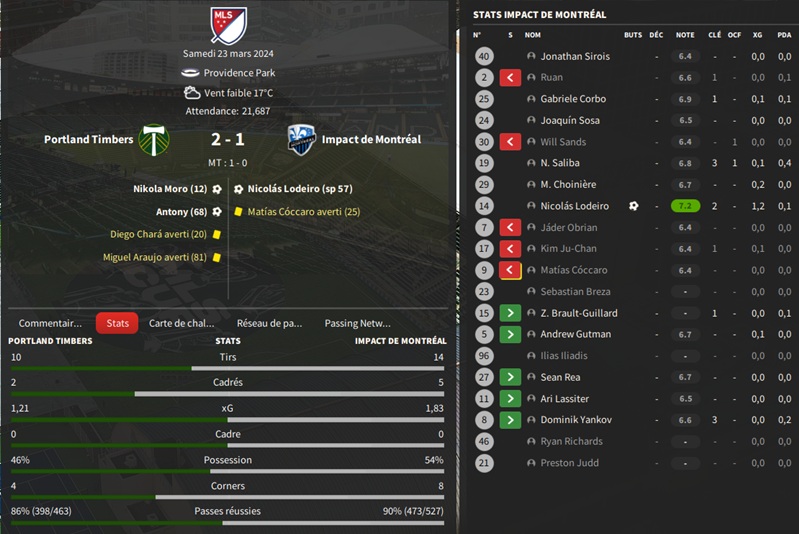Open Gabriele Corbo's player row

coord(573,99)
